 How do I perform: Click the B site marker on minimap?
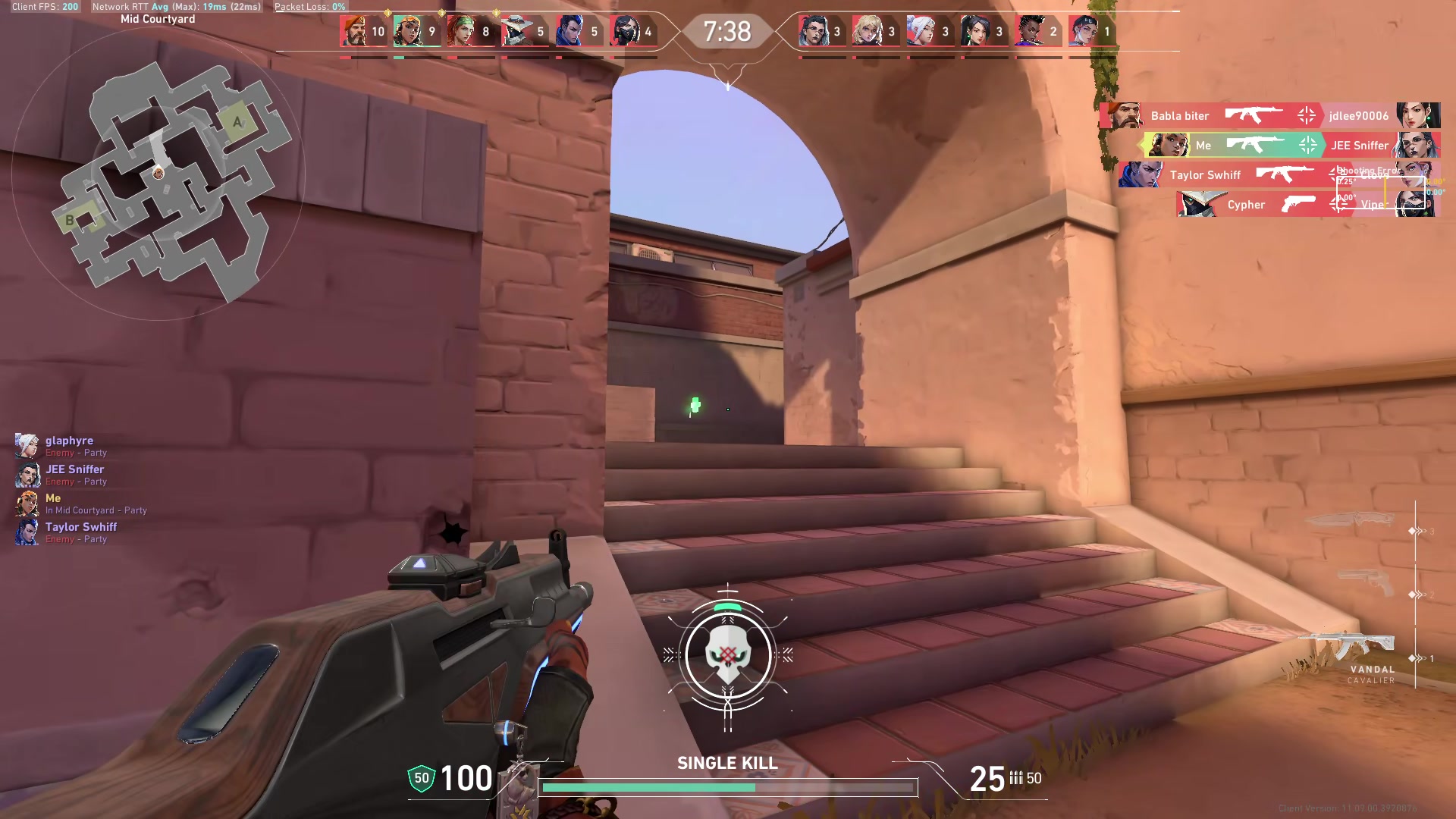tap(70, 221)
